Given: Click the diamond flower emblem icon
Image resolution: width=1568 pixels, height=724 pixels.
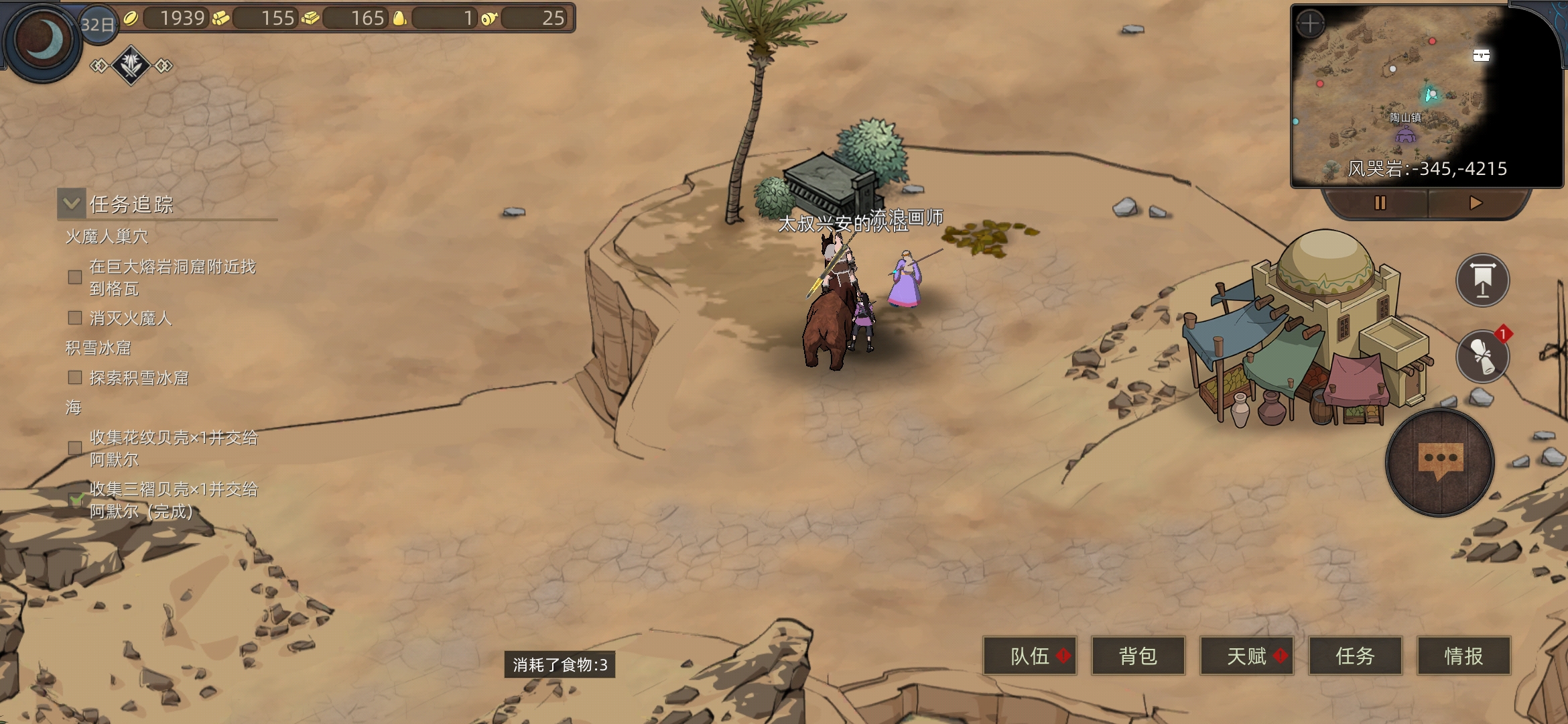Looking at the screenshot, I should [131, 65].
